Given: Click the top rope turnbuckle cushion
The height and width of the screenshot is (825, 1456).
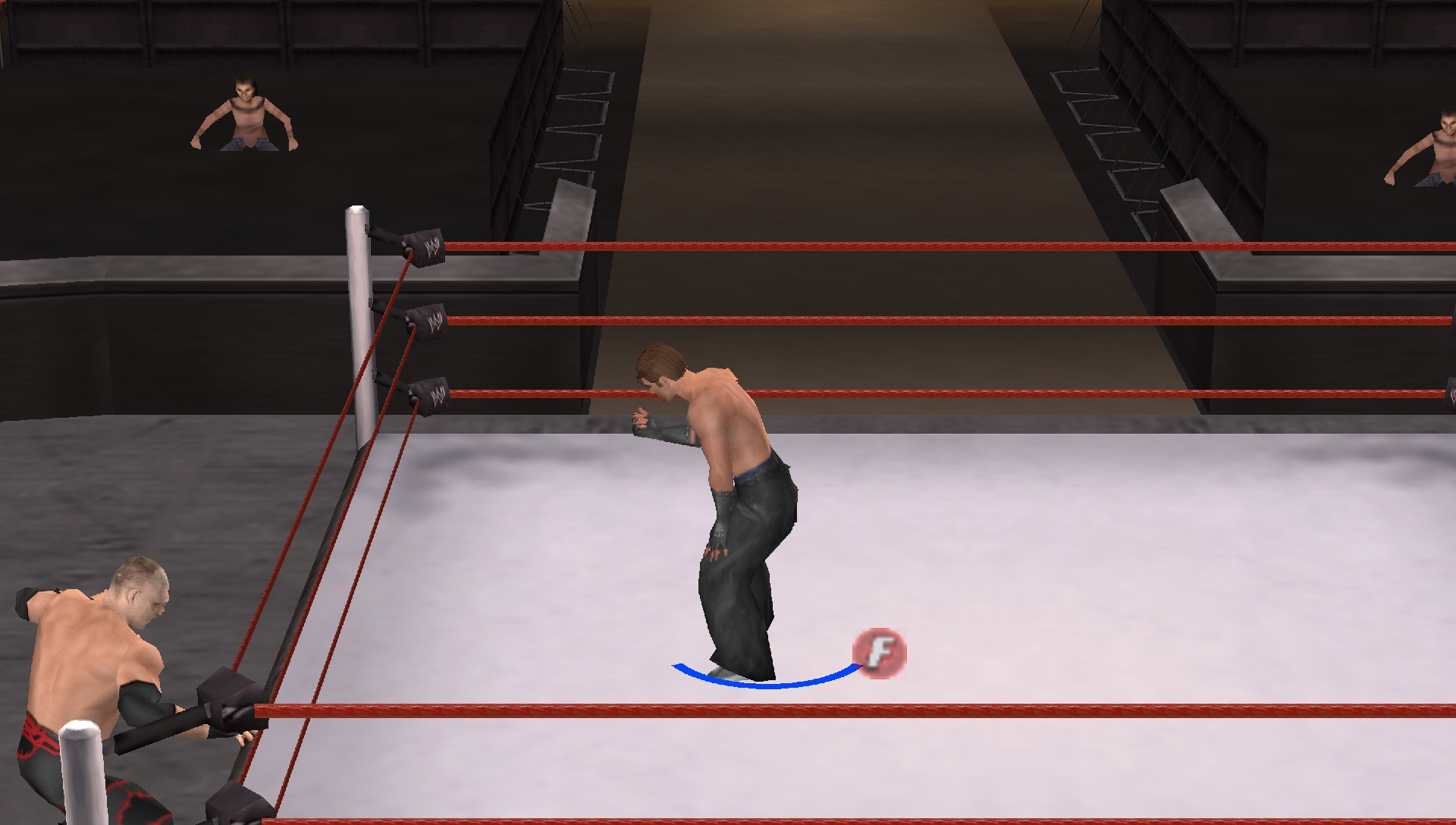Looking at the screenshot, I should coord(423,246).
